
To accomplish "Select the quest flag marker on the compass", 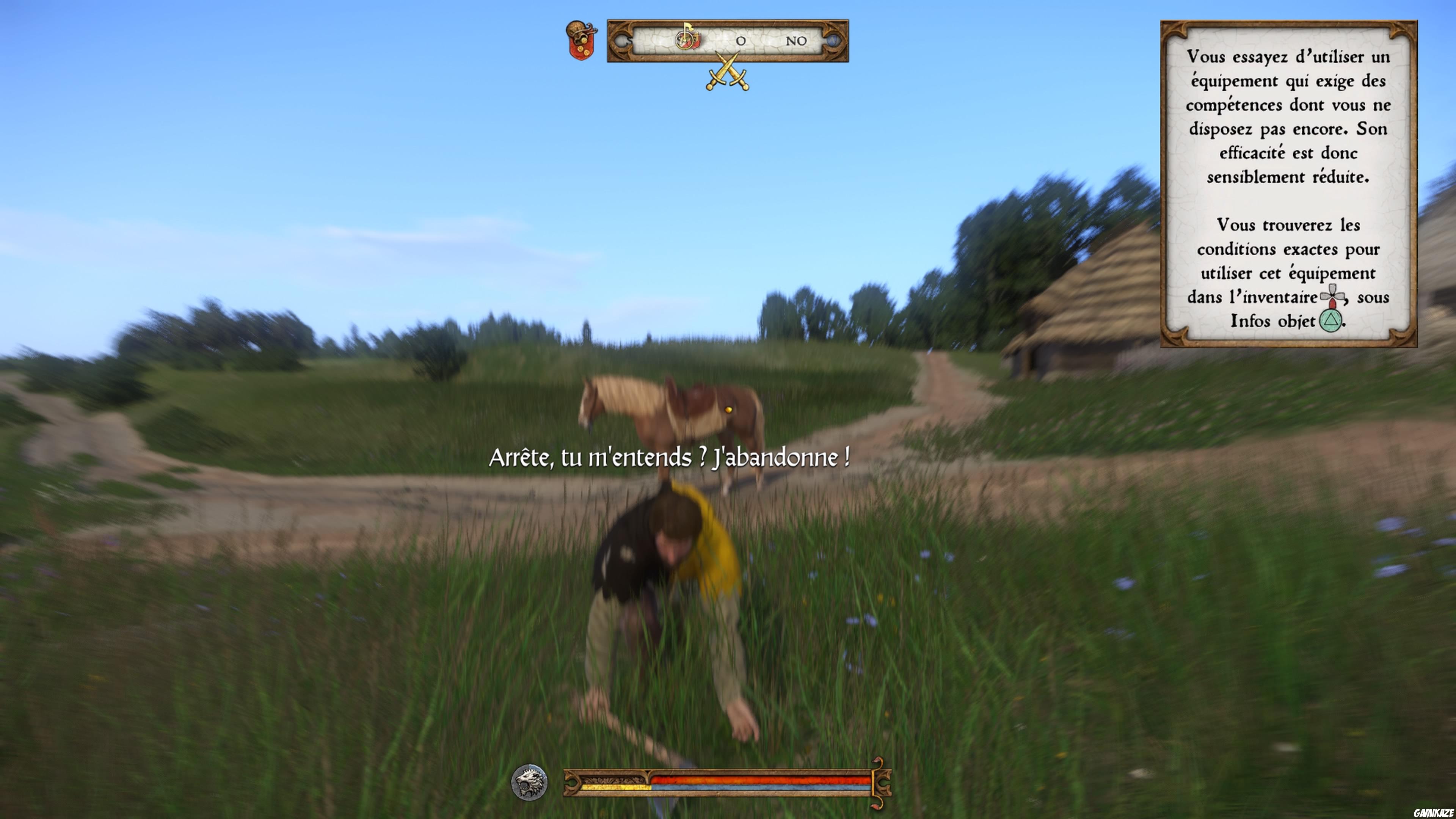I will point(687,39).
